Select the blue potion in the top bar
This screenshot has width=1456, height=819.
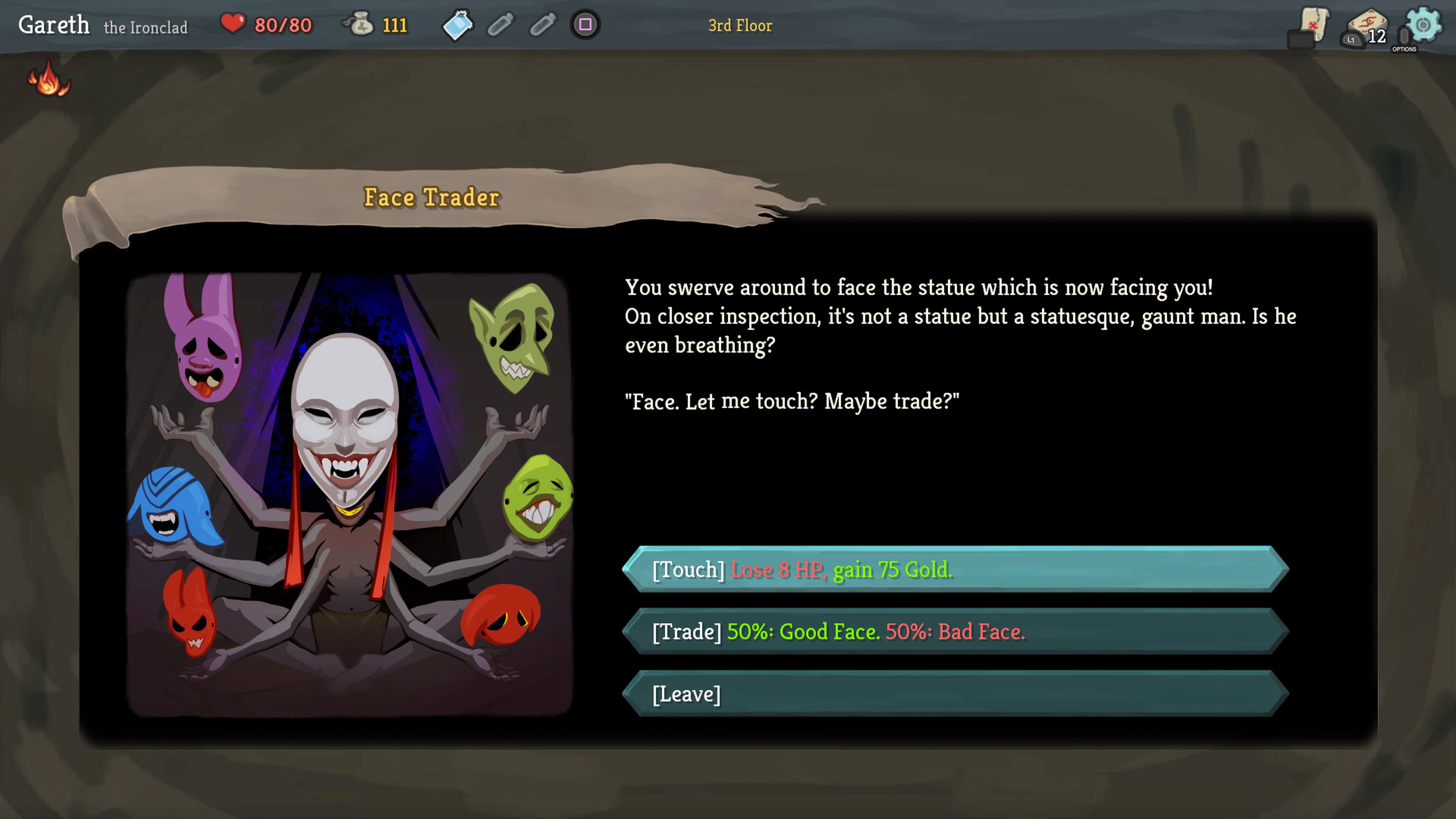[457, 25]
